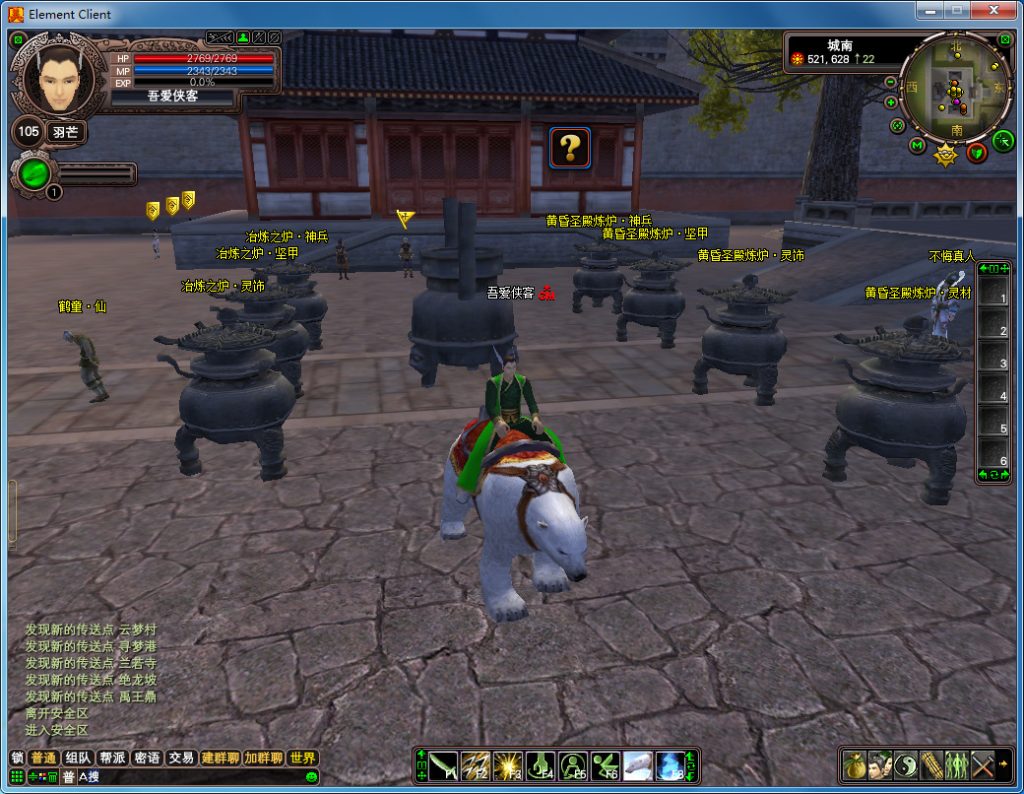1024x794 pixels.
Task: Use the F3 starburst skill
Action: click(508, 766)
